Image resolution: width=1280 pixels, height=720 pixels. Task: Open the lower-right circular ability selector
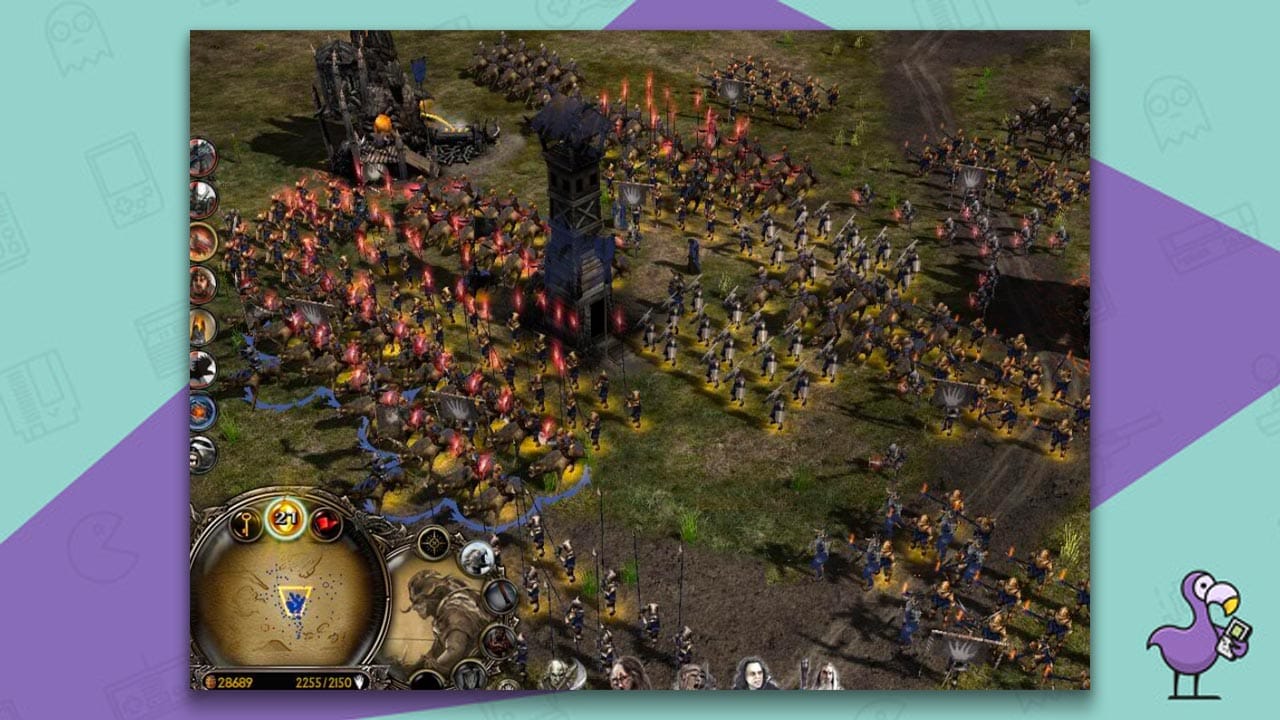(x=507, y=685)
